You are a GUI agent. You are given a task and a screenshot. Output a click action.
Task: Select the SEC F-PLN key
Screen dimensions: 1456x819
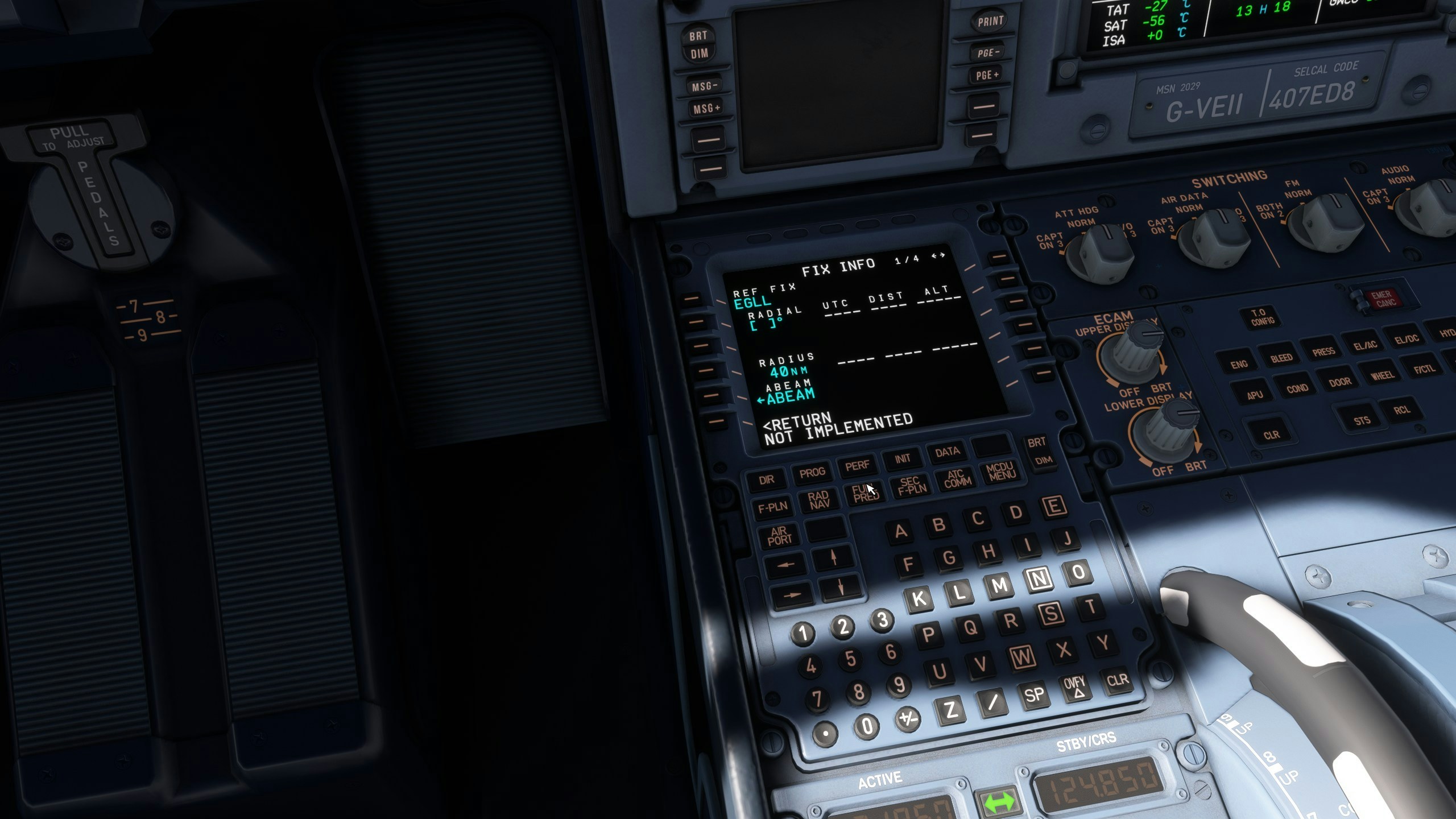coord(912,485)
